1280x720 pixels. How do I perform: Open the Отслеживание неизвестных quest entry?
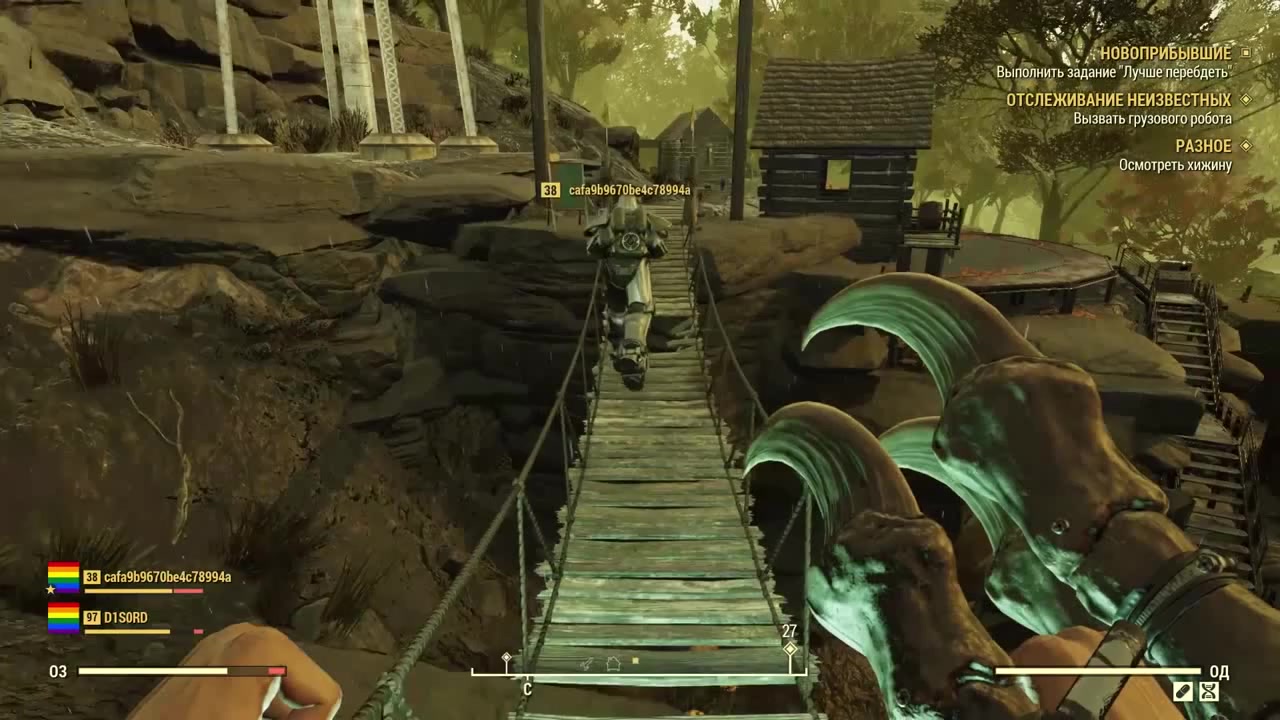[x=1118, y=100]
